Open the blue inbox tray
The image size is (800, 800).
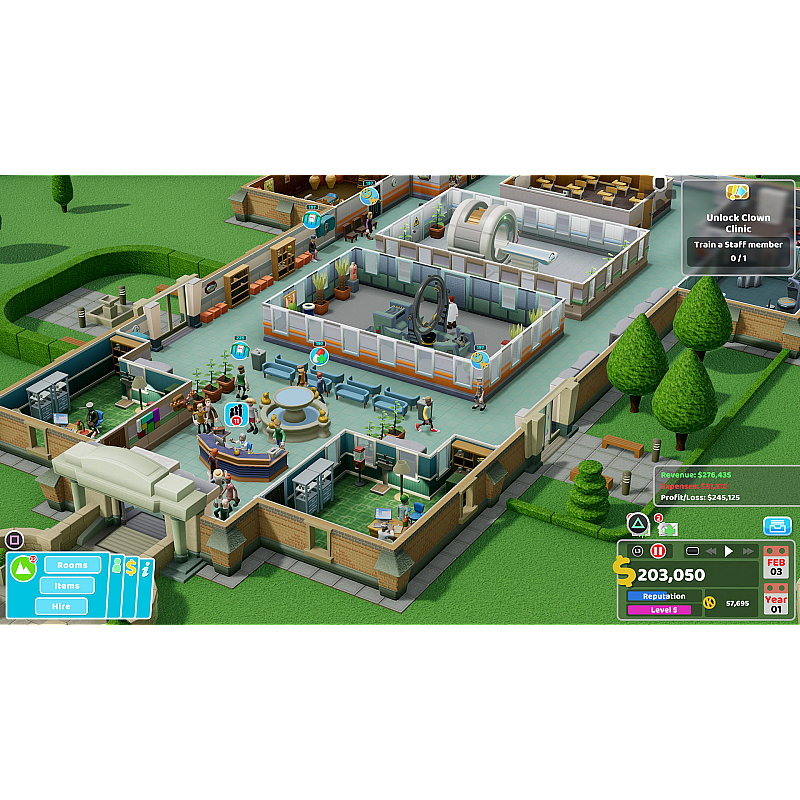777,526
